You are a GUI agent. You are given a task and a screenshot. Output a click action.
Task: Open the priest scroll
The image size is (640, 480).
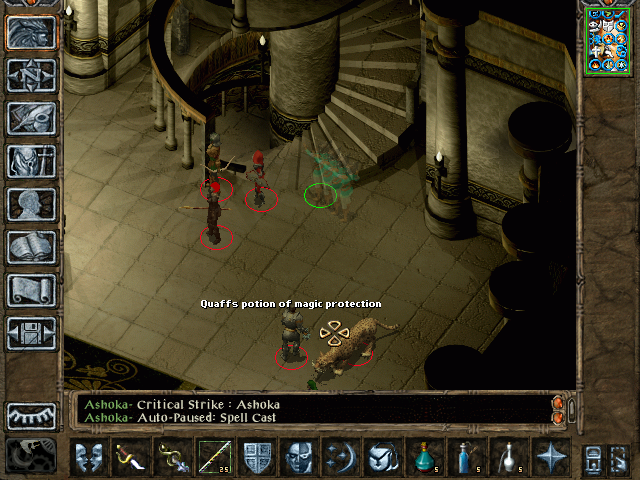(31, 290)
